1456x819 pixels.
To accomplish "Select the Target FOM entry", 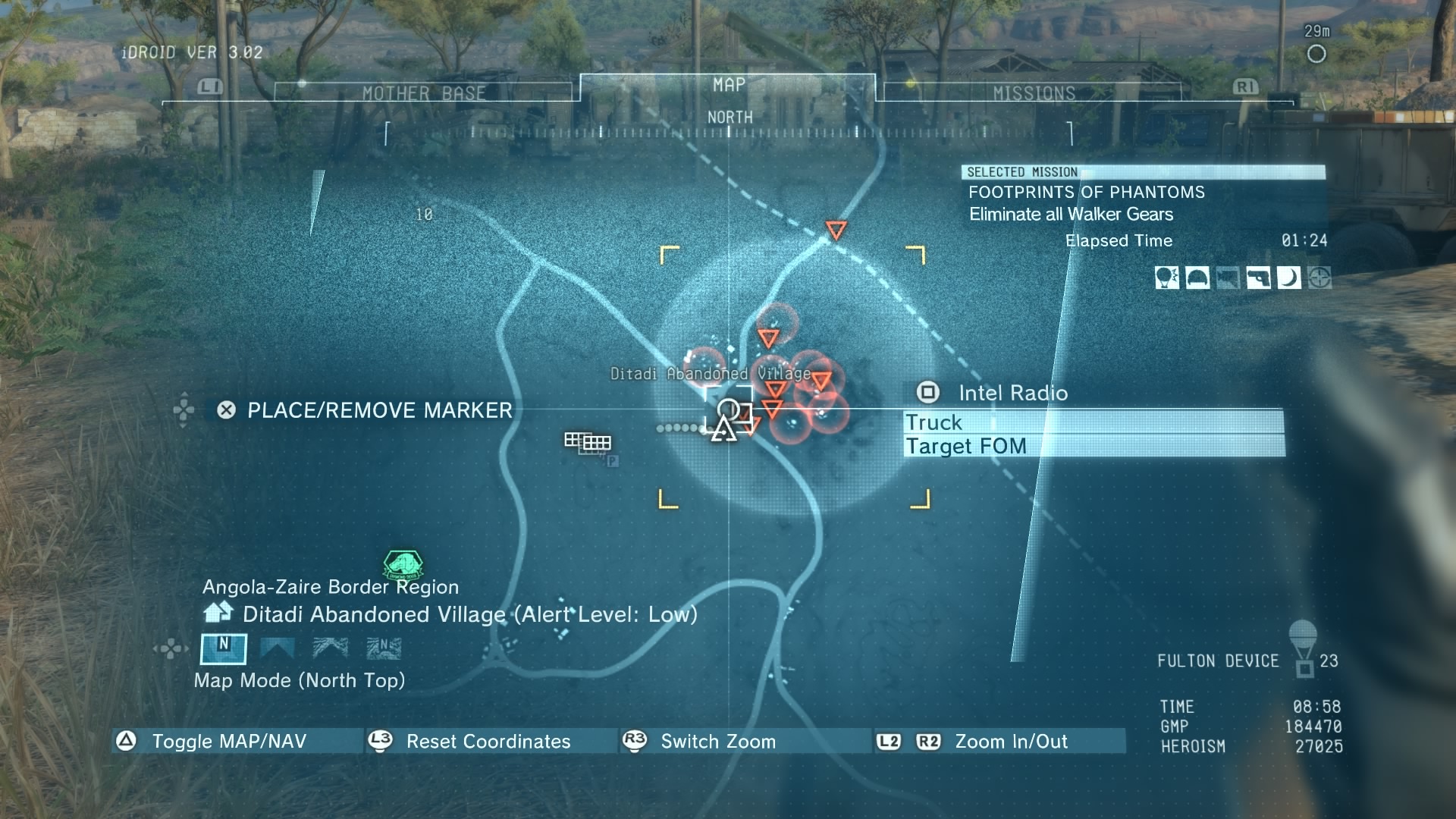I will pos(1094,446).
